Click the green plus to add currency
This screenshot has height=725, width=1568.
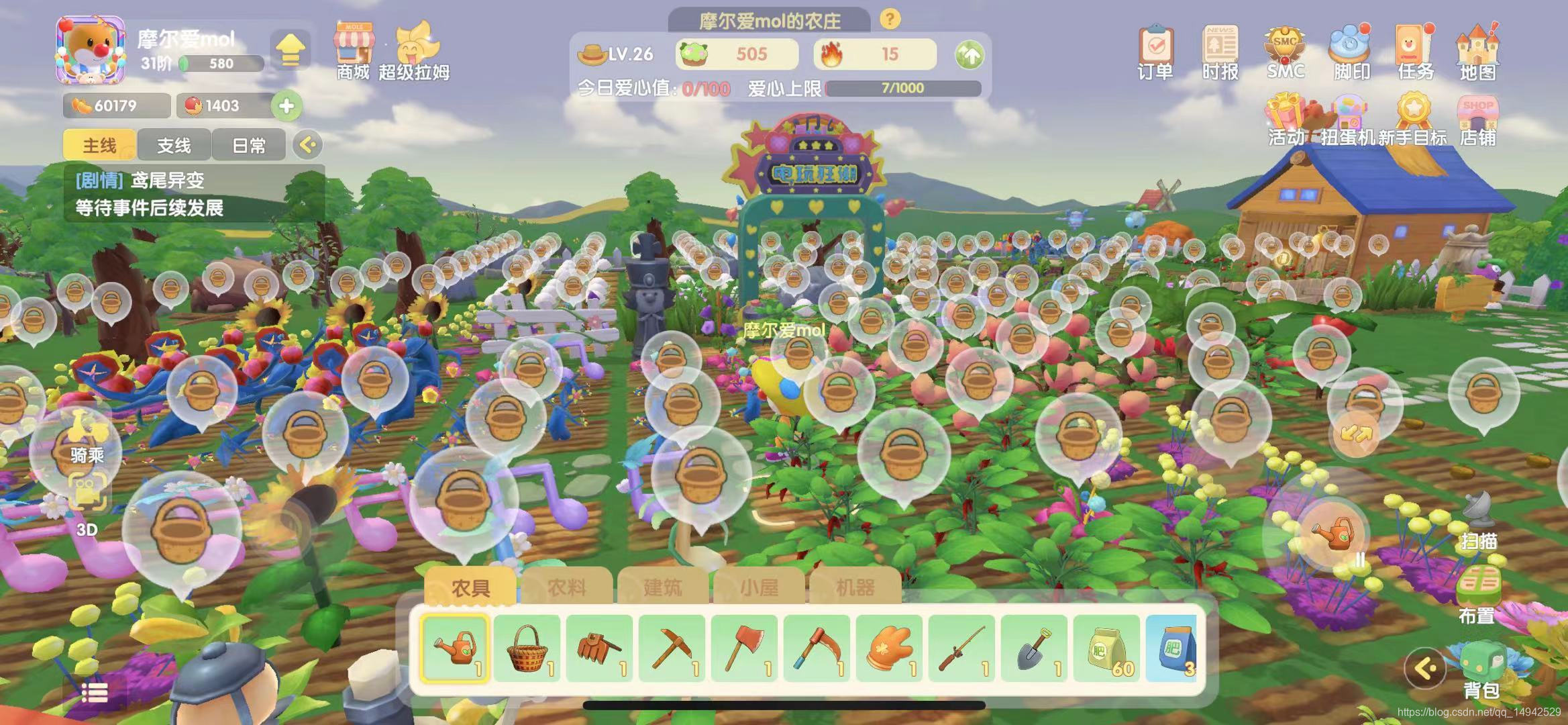286,105
